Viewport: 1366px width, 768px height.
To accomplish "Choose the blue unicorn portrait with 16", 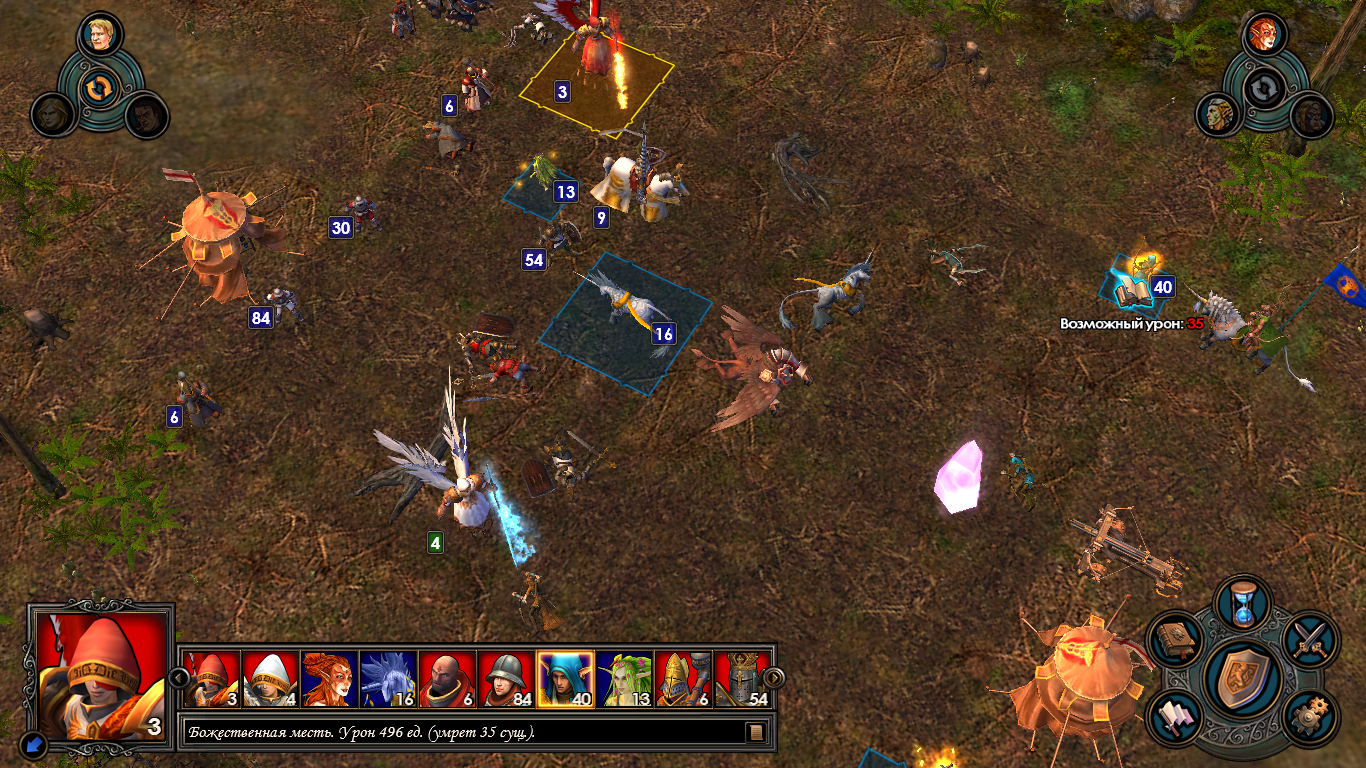I will coord(388,679).
